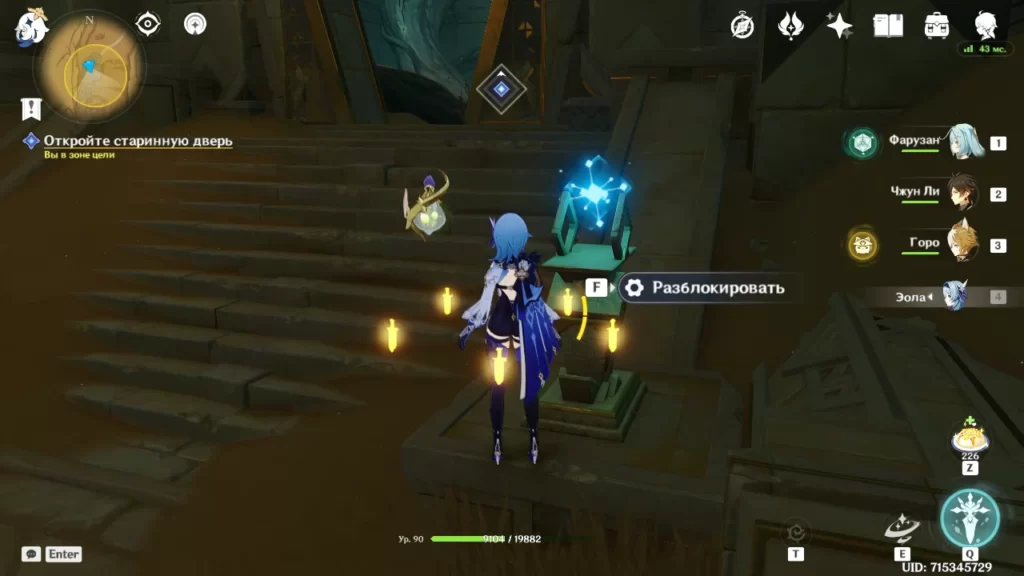Open the Adventurer Handbook book icon
This screenshot has height=576, width=1024.
[x=888, y=27]
